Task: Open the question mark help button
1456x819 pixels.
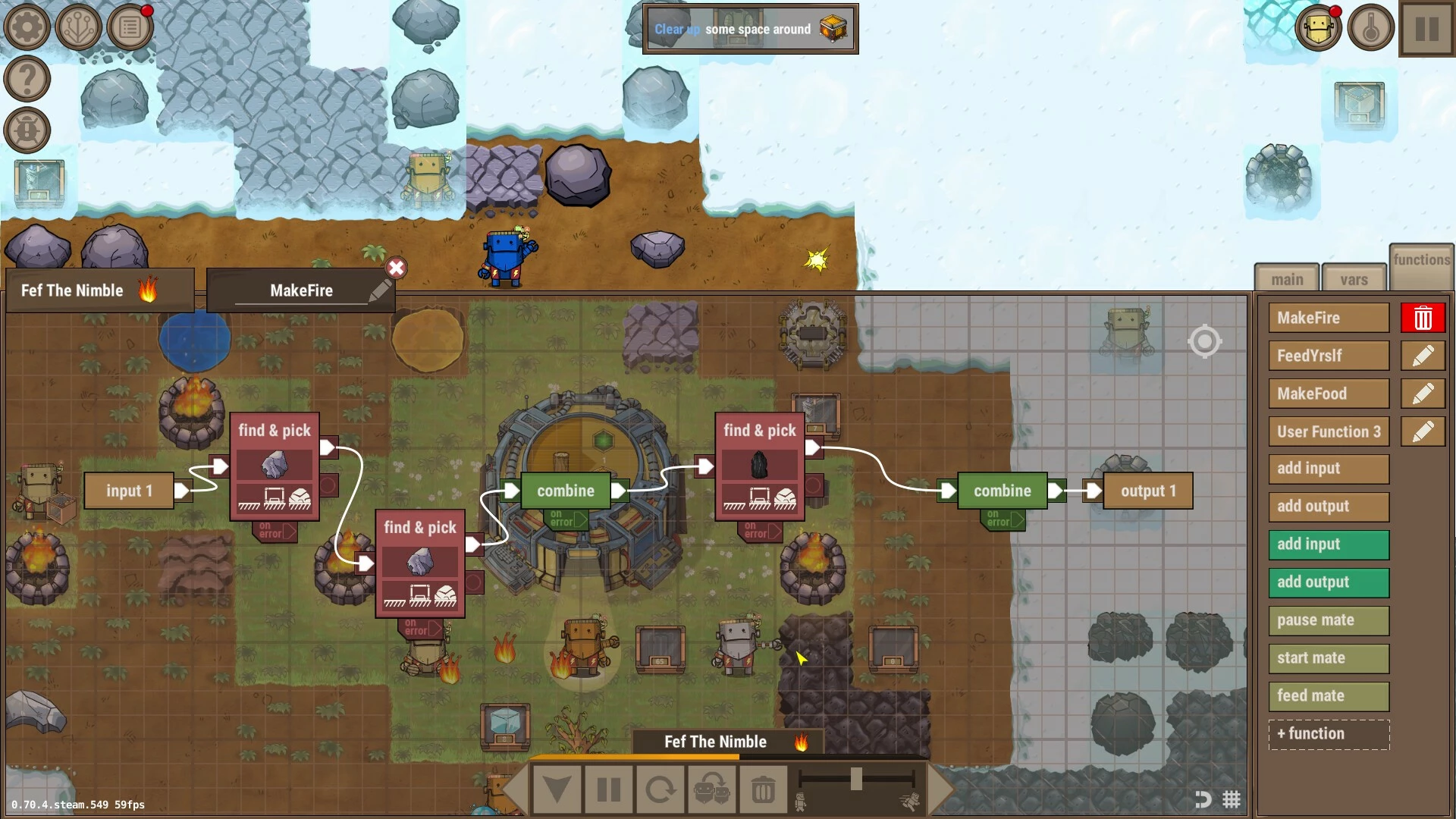Action: [27, 78]
